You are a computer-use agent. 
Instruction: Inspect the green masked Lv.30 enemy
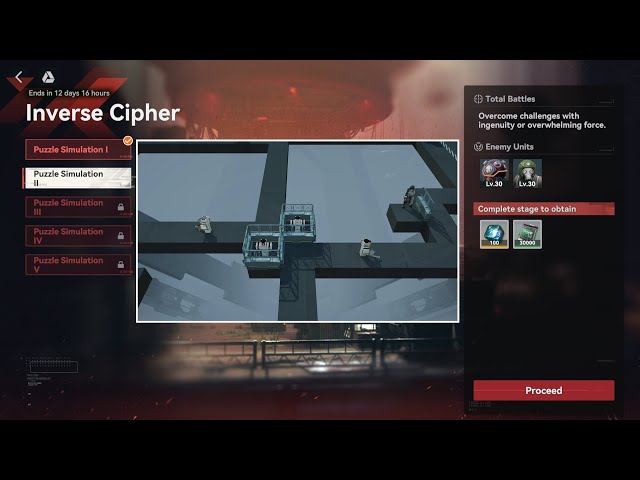coord(527,174)
